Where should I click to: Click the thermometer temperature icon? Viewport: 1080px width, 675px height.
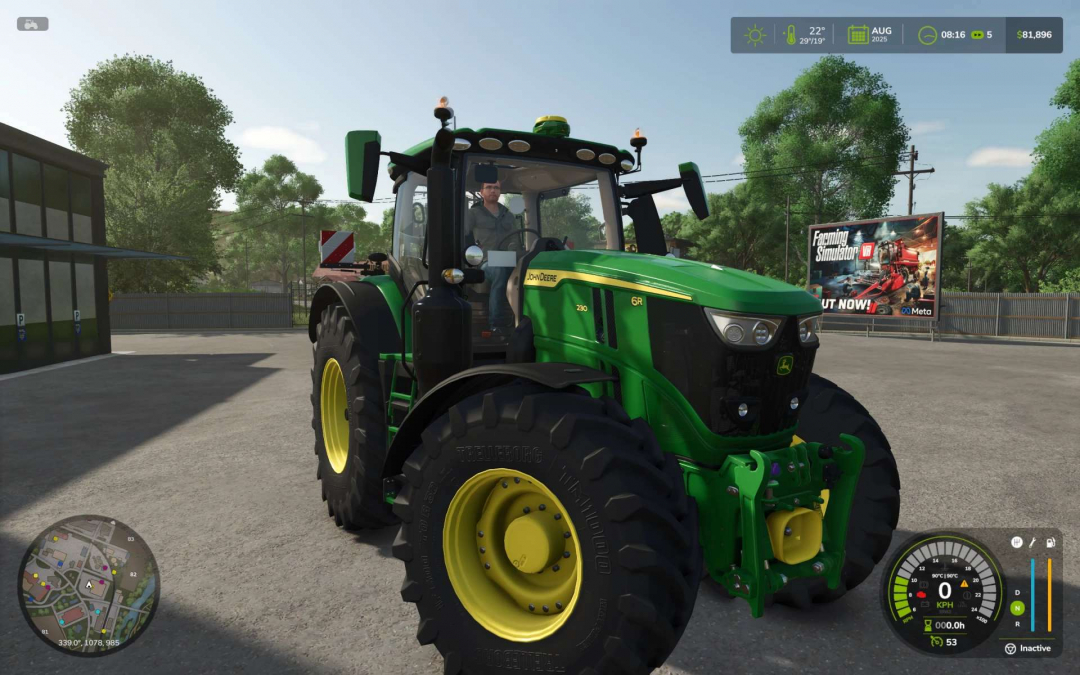click(x=791, y=35)
